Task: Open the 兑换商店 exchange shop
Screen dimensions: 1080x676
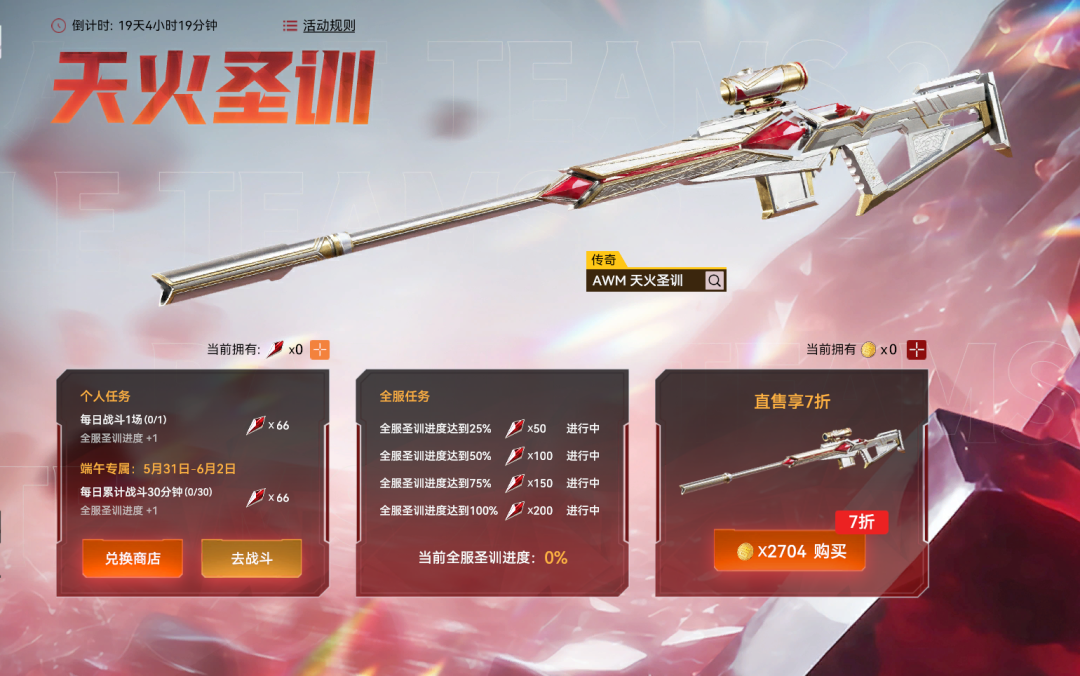Action: coord(132,558)
